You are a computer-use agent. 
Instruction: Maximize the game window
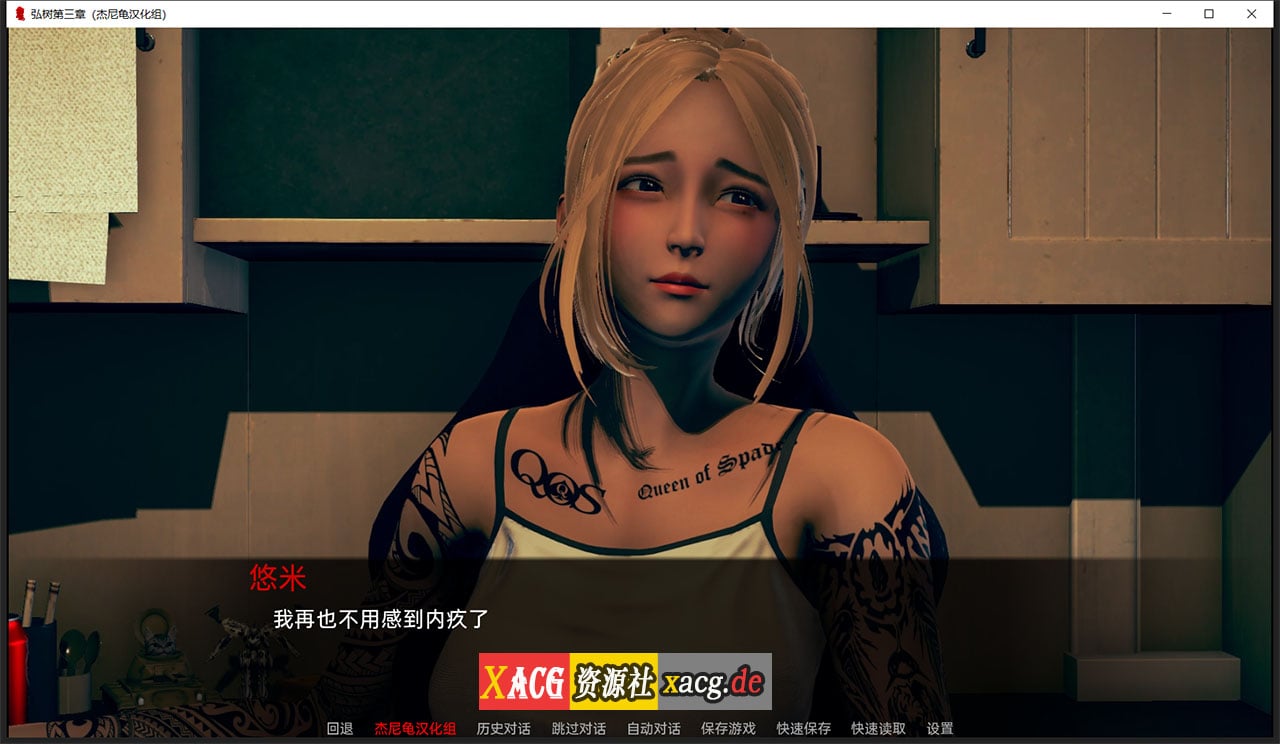1209,14
